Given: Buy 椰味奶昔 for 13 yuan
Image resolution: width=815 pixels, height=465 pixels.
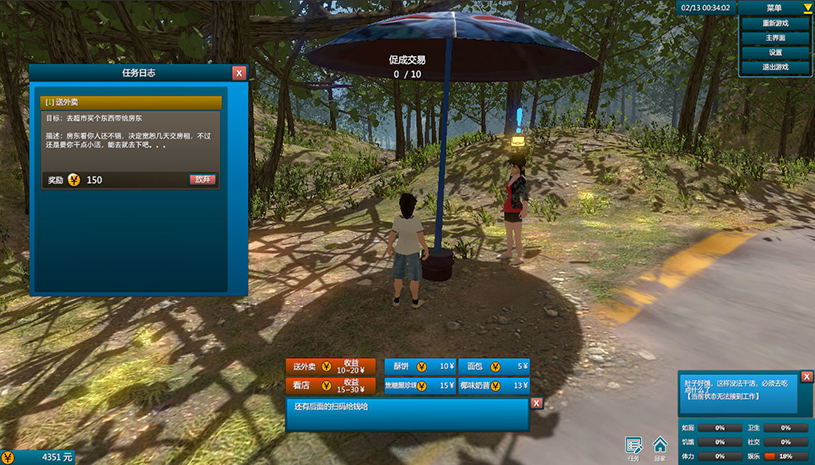Looking at the screenshot, I should (494, 386).
